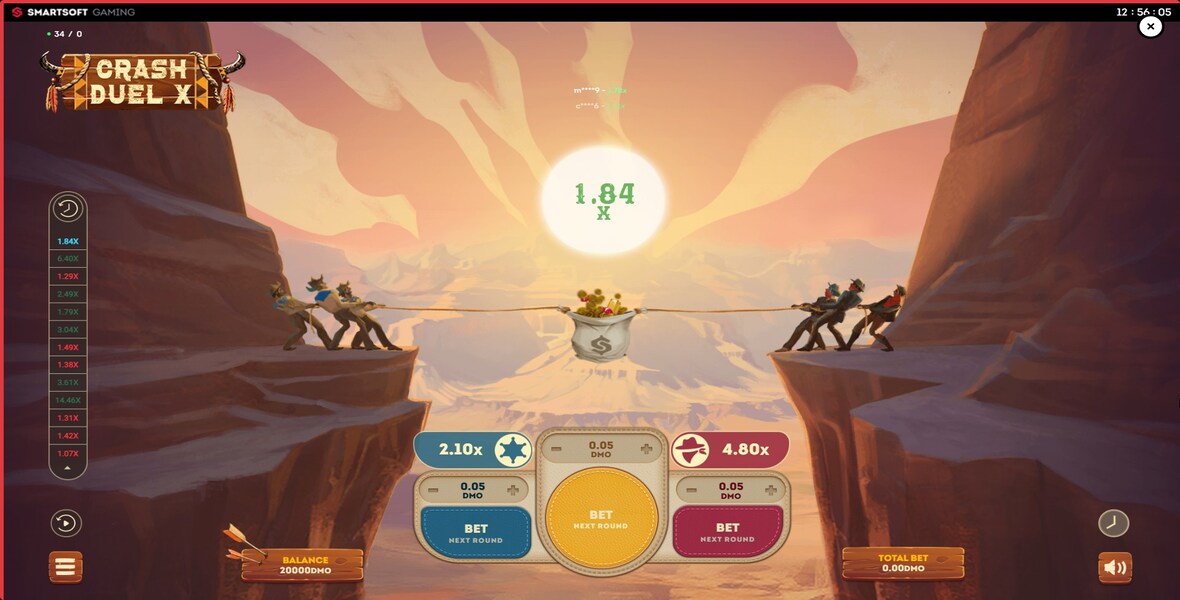The width and height of the screenshot is (1180, 600).
Task: Close the game with the X button
Action: 1151,27
